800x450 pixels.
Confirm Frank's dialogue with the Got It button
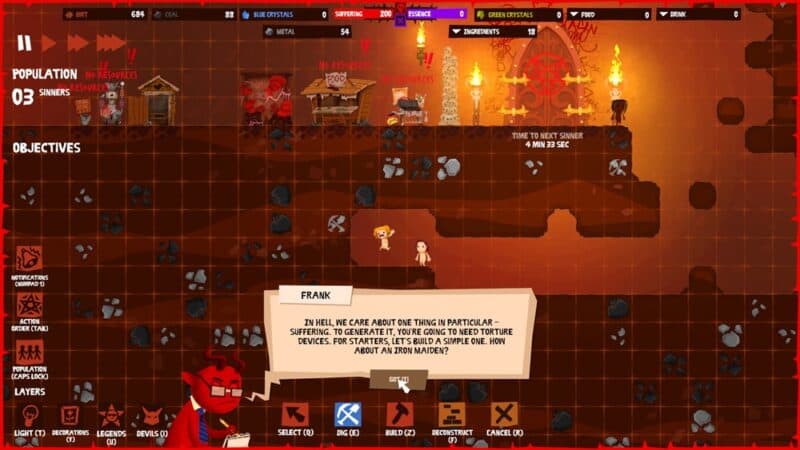[x=398, y=379]
